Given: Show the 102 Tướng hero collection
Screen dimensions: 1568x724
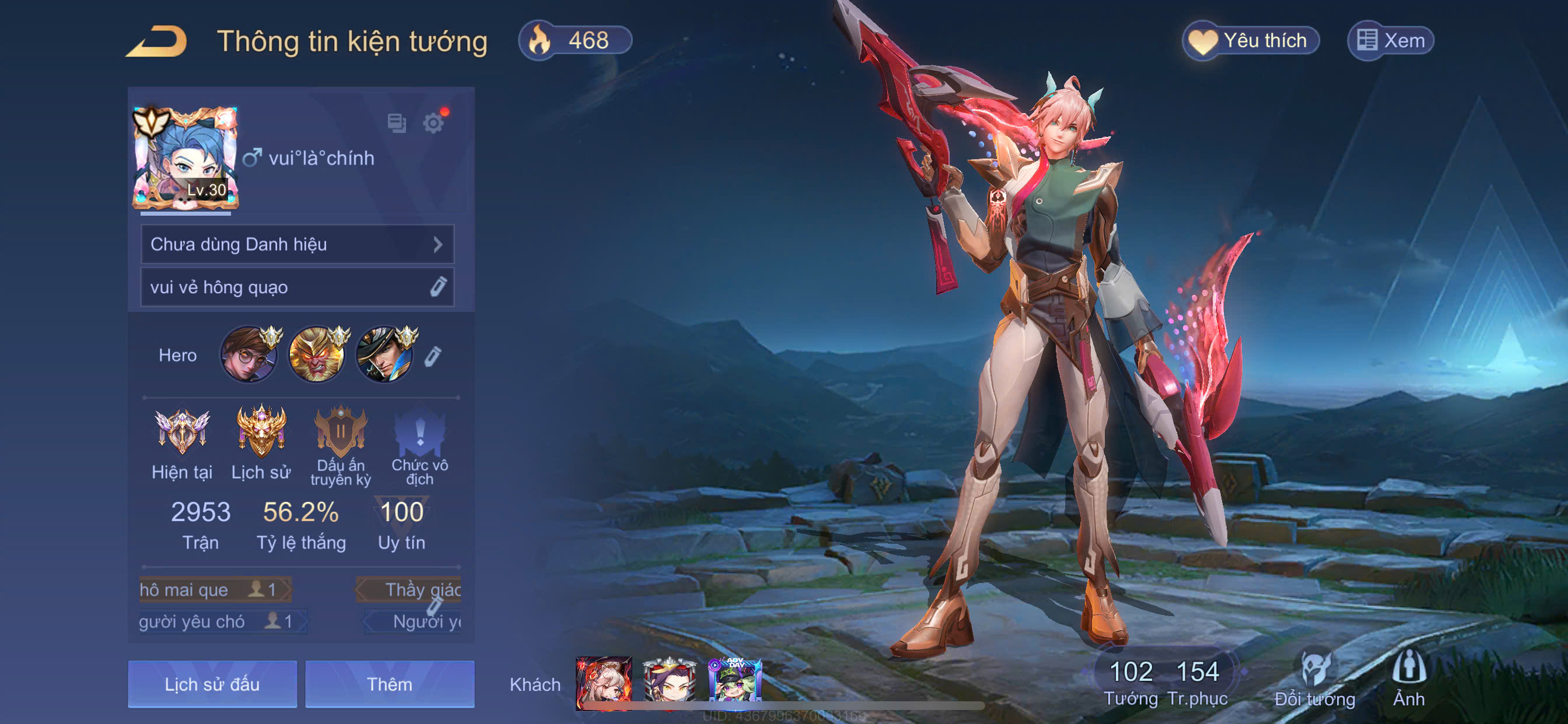Looking at the screenshot, I should click(x=1131, y=681).
